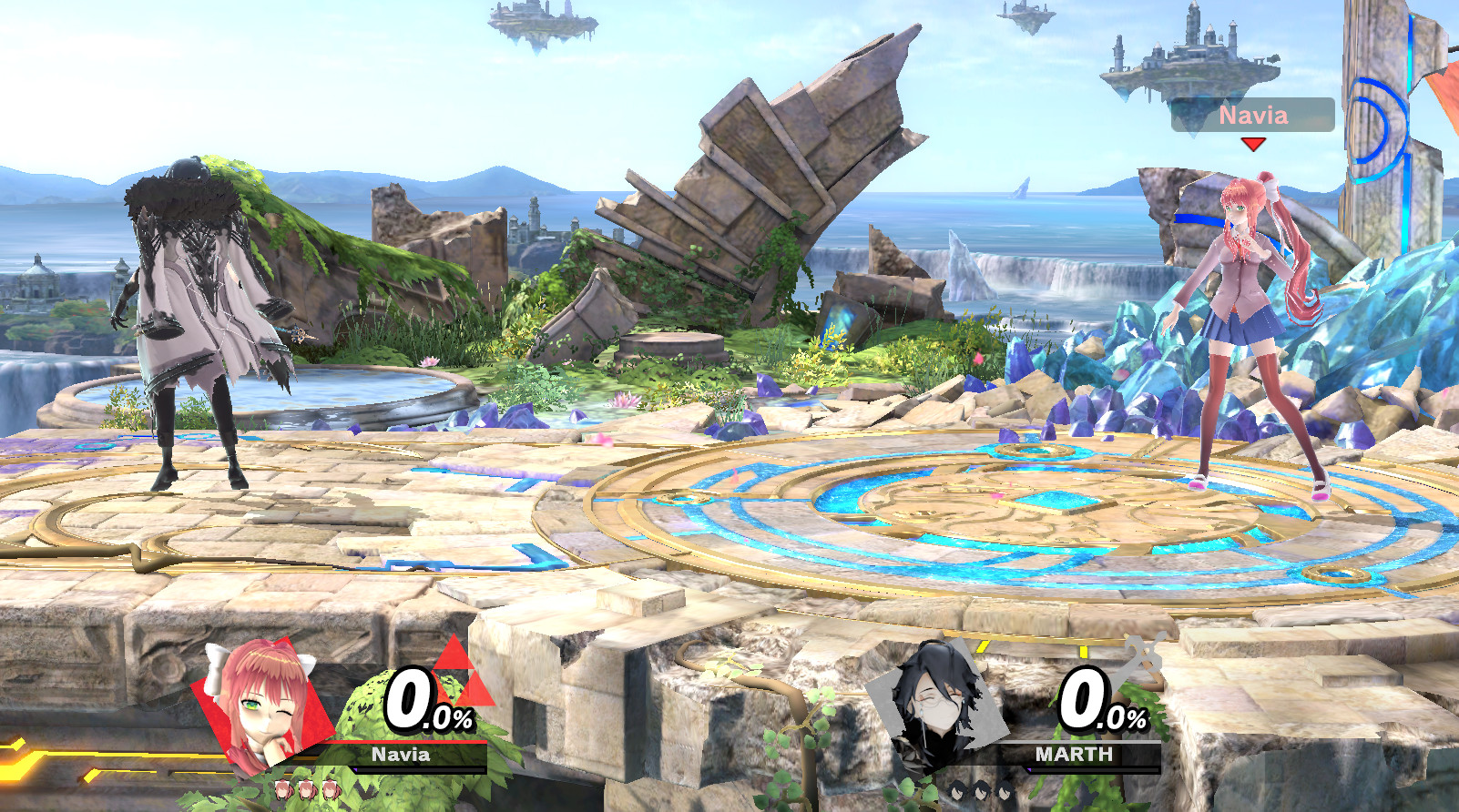Select the Navia name label in HUD
This screenshot has height=812, width=1459.
tap(402, 754)
